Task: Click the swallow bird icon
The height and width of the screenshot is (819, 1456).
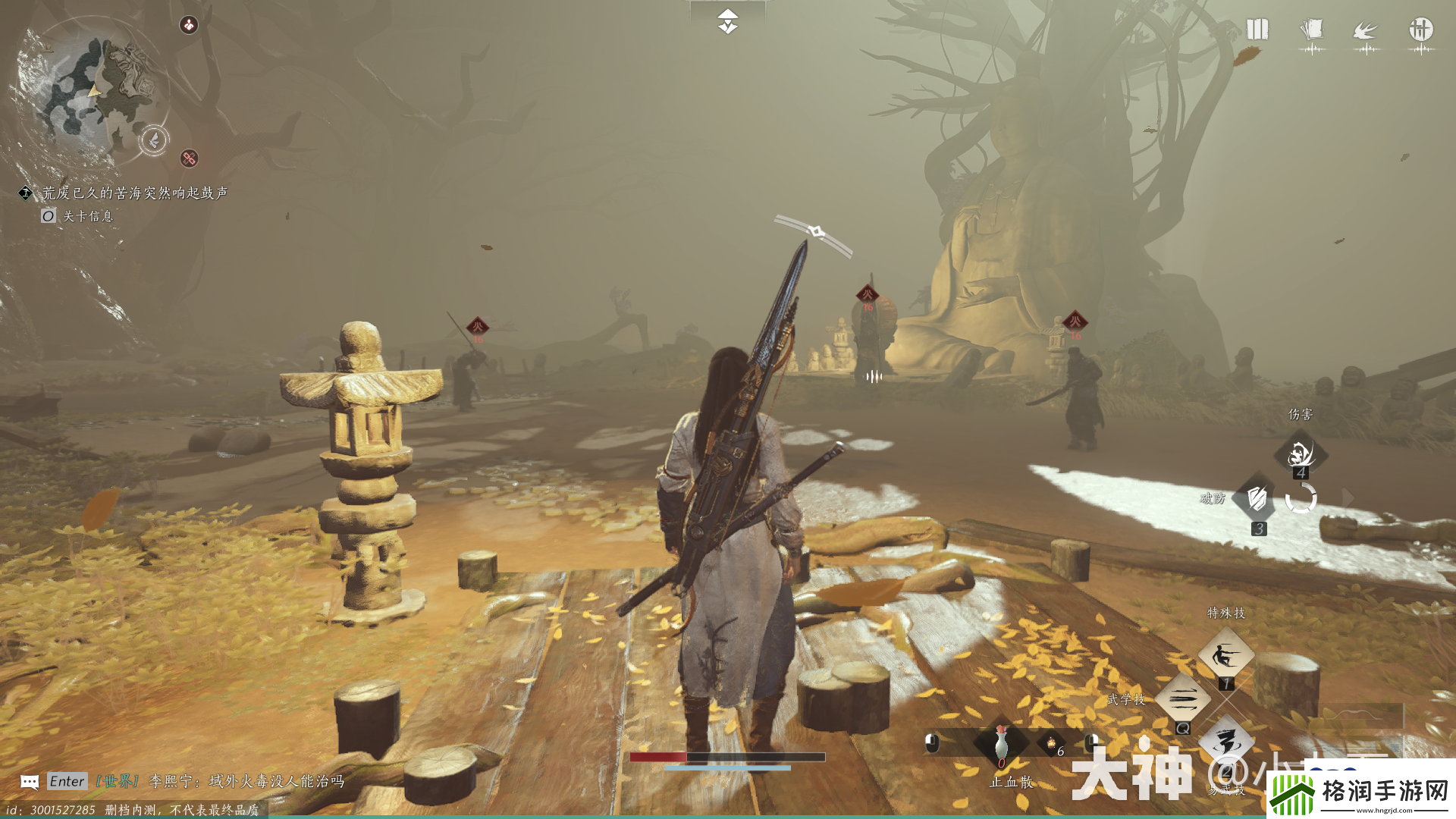Action: tap(1366, 32)
